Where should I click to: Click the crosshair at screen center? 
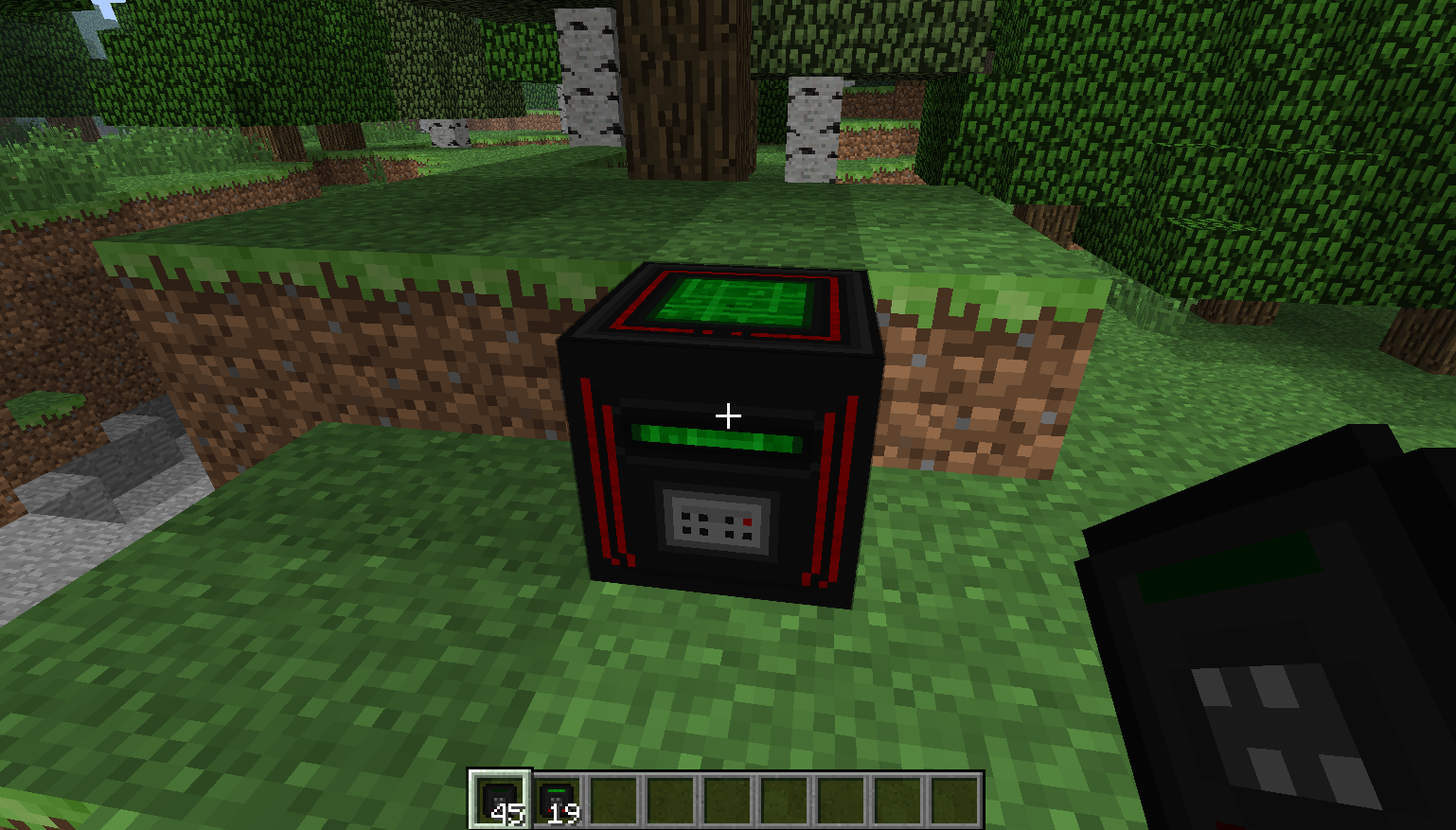tap(727, 414)
